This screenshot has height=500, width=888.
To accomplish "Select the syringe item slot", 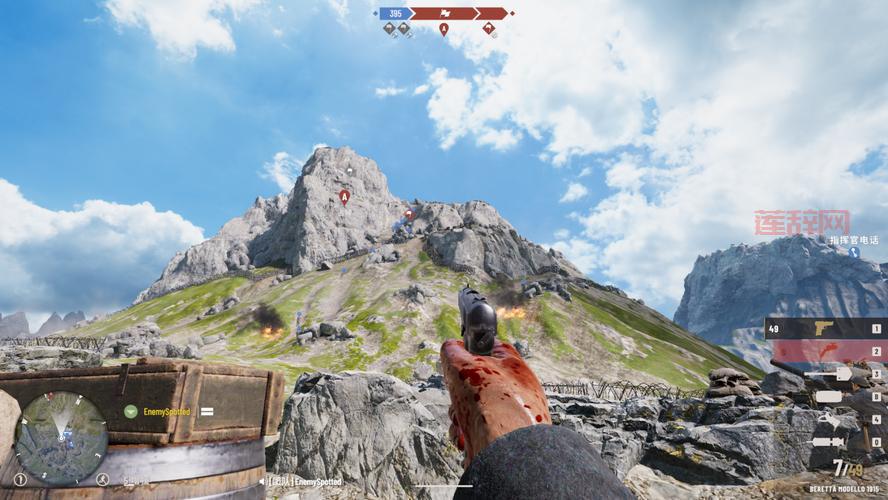I will [829, 442].
